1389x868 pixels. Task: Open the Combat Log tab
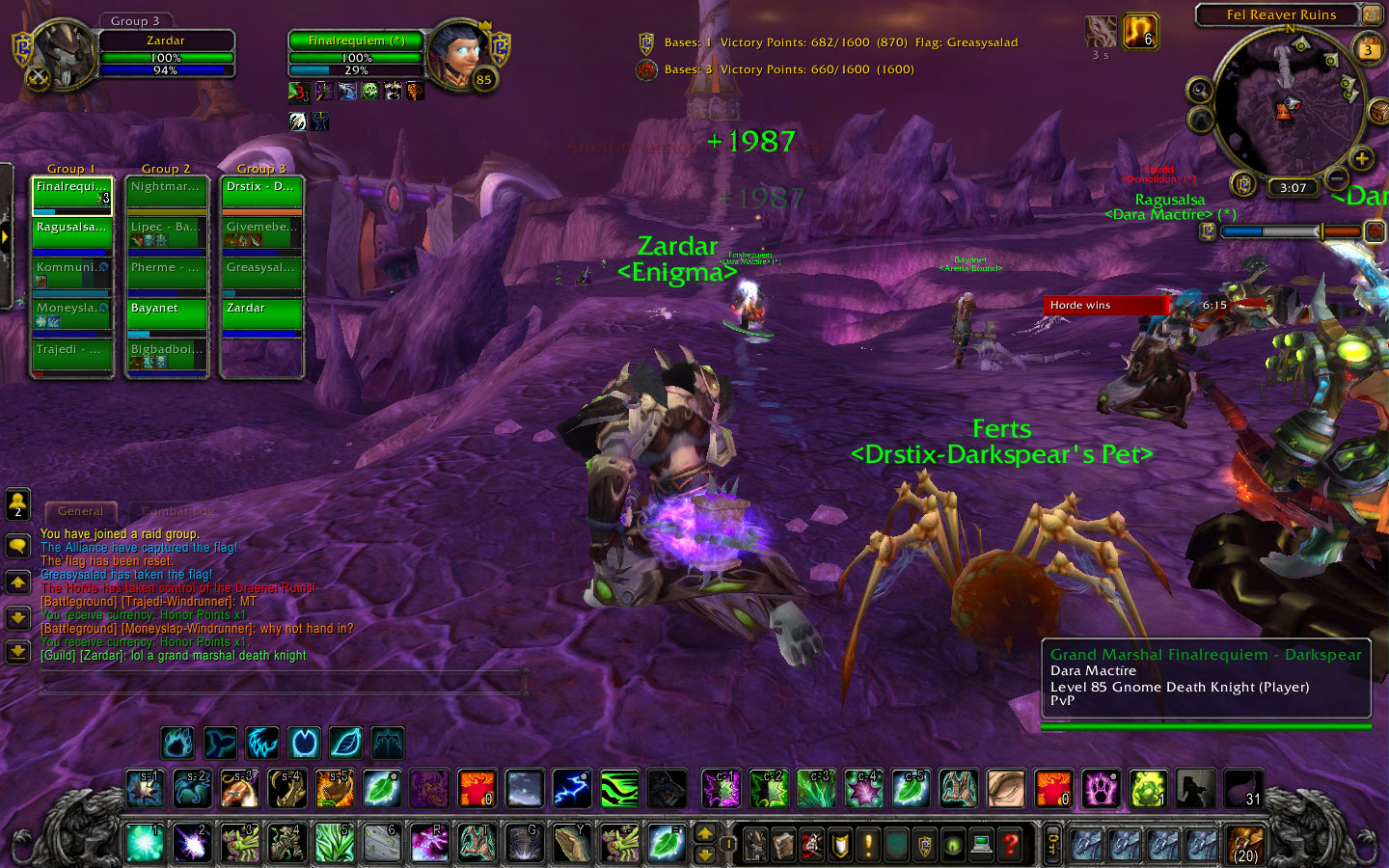click(x=177, y=511)
